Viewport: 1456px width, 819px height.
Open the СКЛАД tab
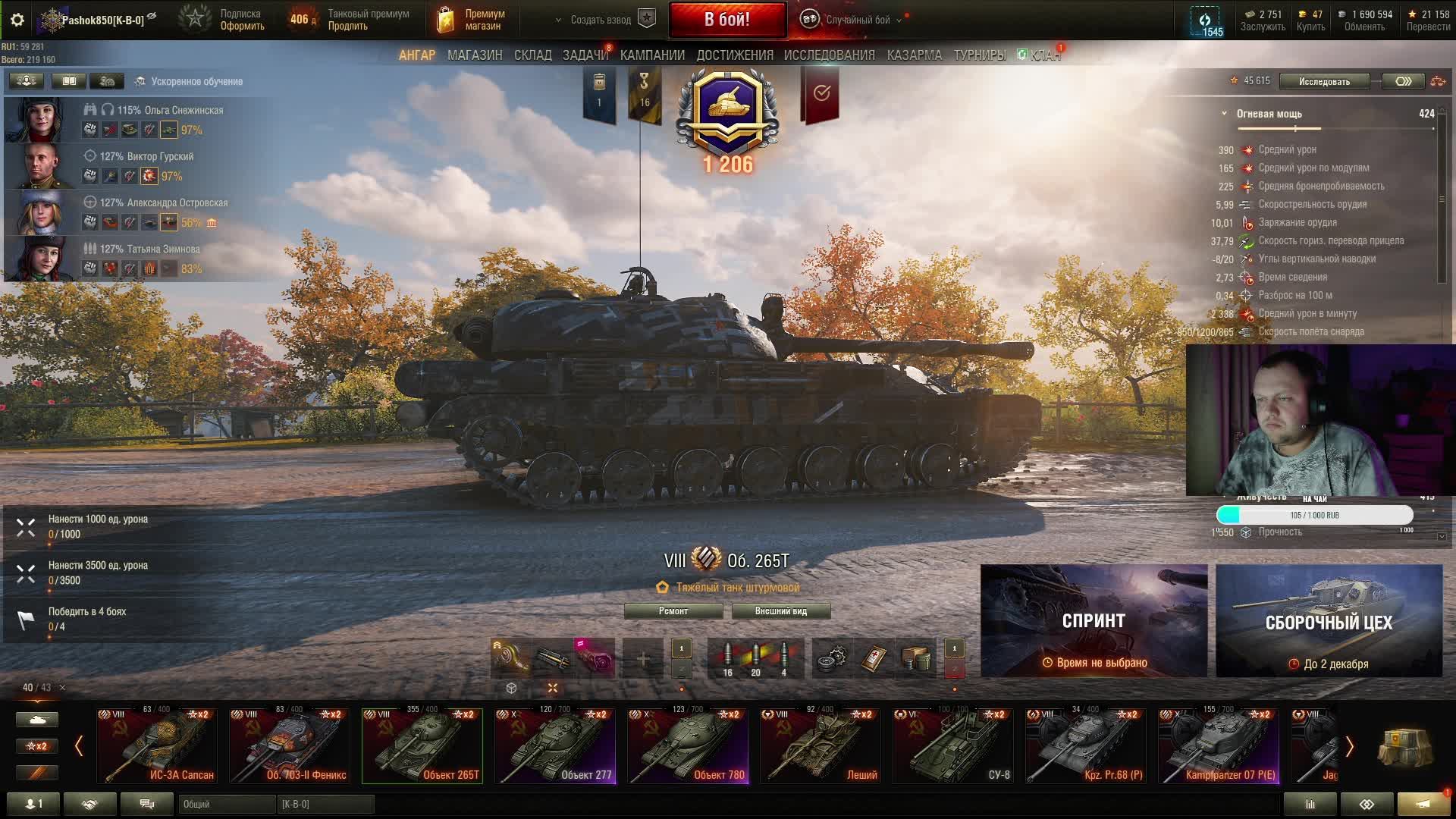[532, 55]
